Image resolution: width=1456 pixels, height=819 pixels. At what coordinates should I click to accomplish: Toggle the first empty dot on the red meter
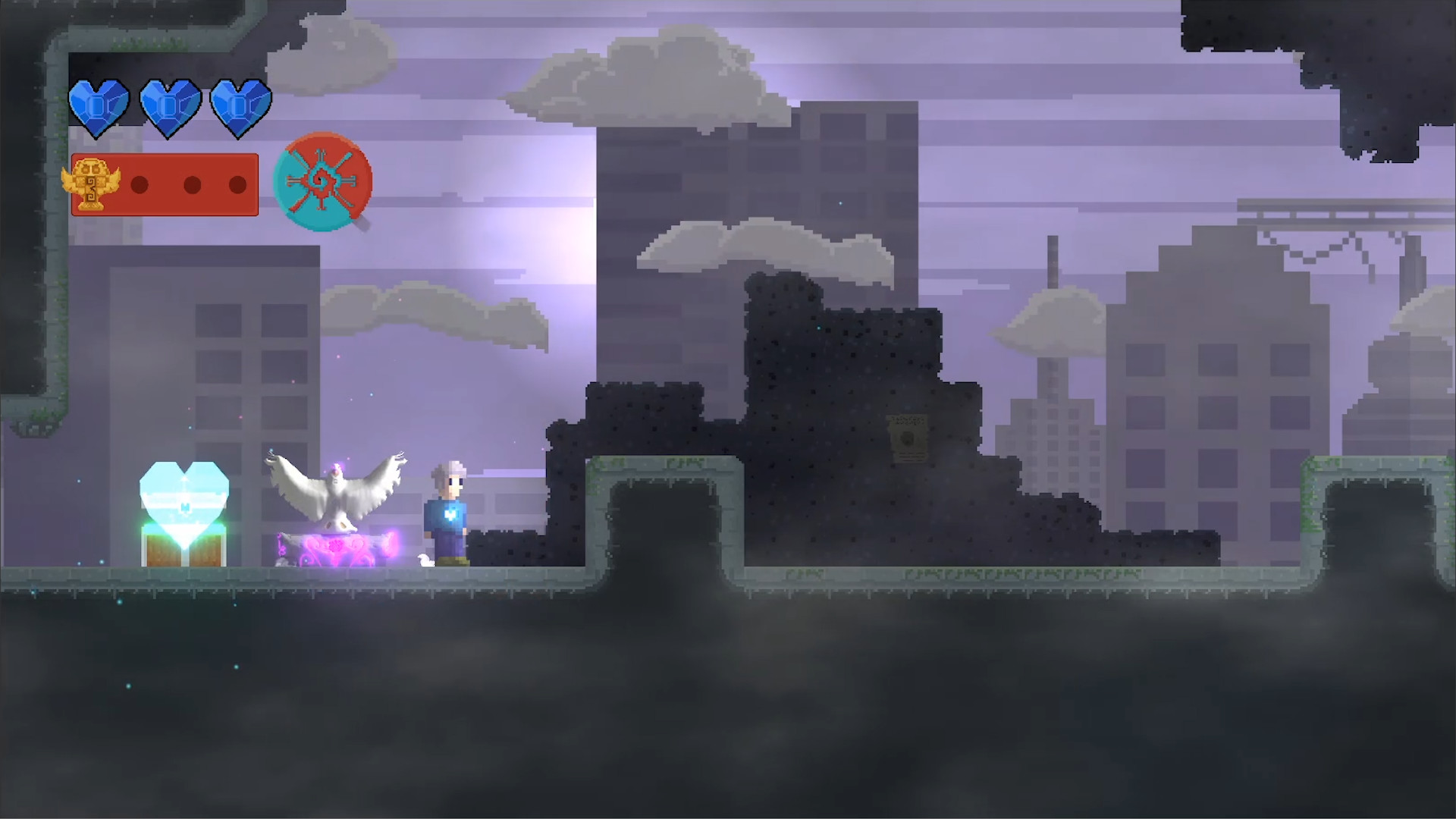[138, 183]
